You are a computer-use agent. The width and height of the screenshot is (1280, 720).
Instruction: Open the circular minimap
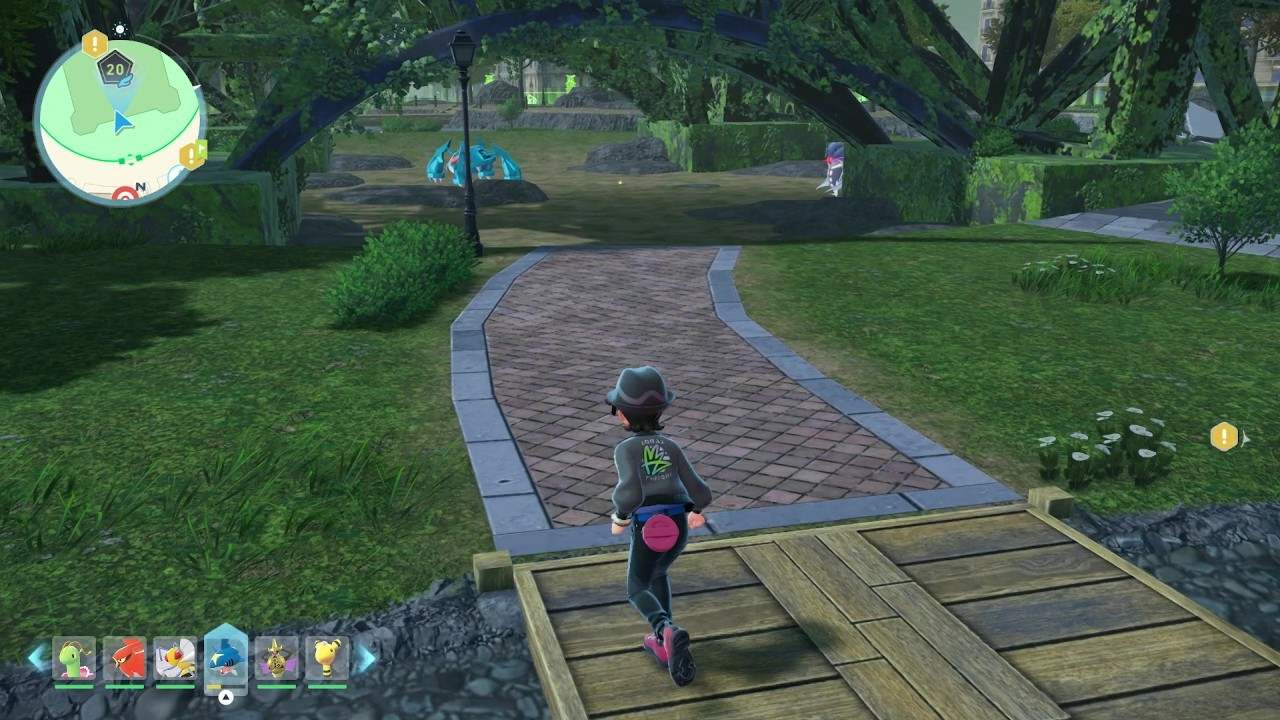point(120,120)
